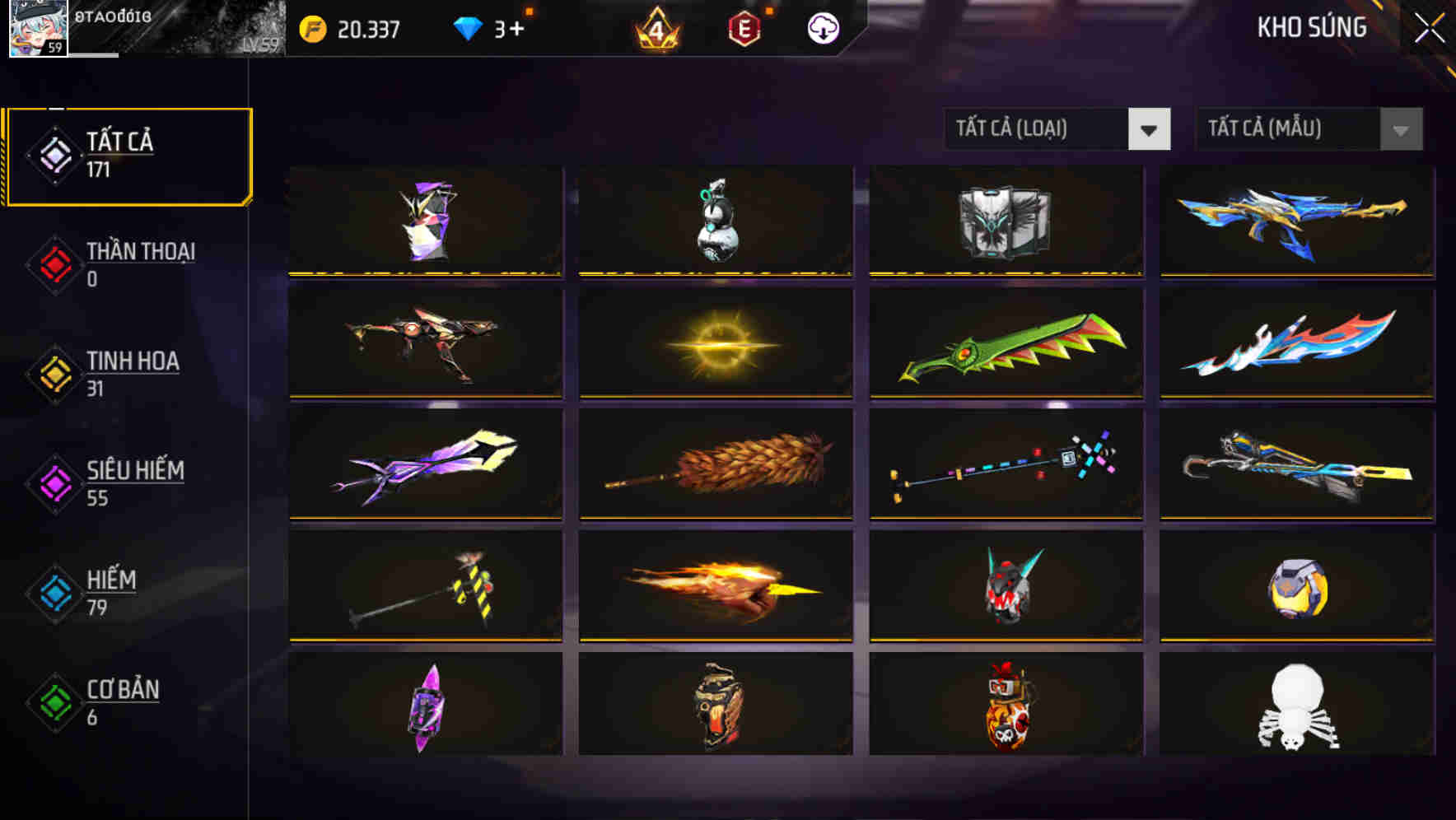This screenshot has height=820, width=1456.
Task: Select the TẤT CẢ category showing 171 items
Action: pyautogui.click(x=128, y=153)
